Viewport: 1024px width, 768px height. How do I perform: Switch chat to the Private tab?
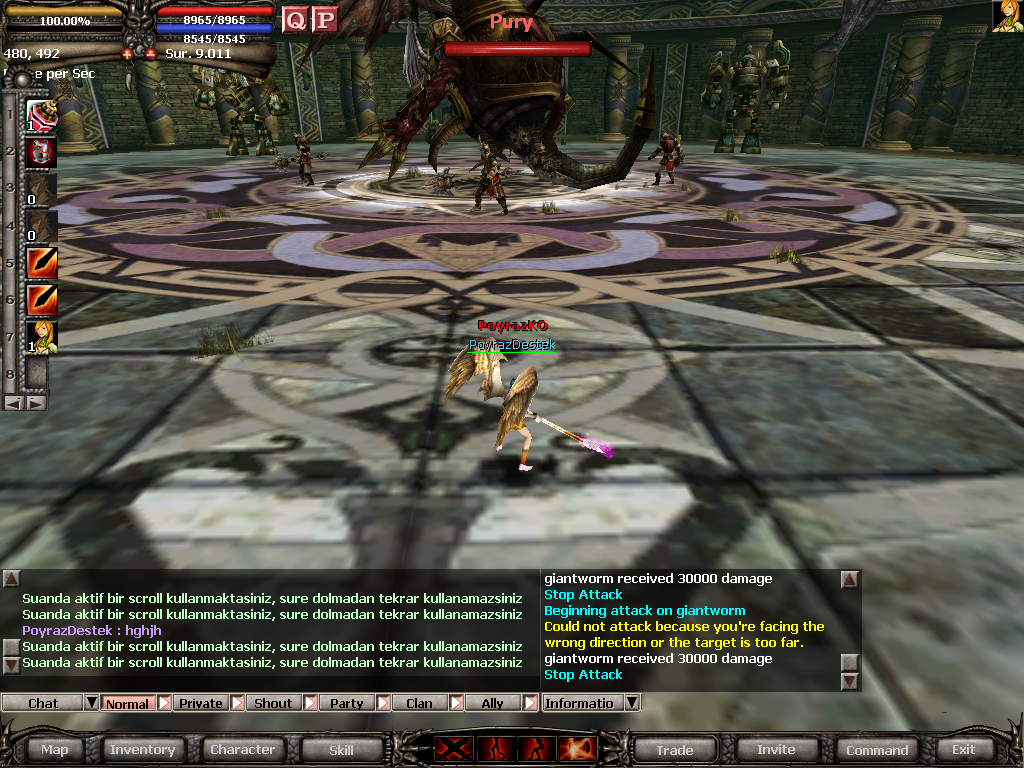[x=201, y=703]
